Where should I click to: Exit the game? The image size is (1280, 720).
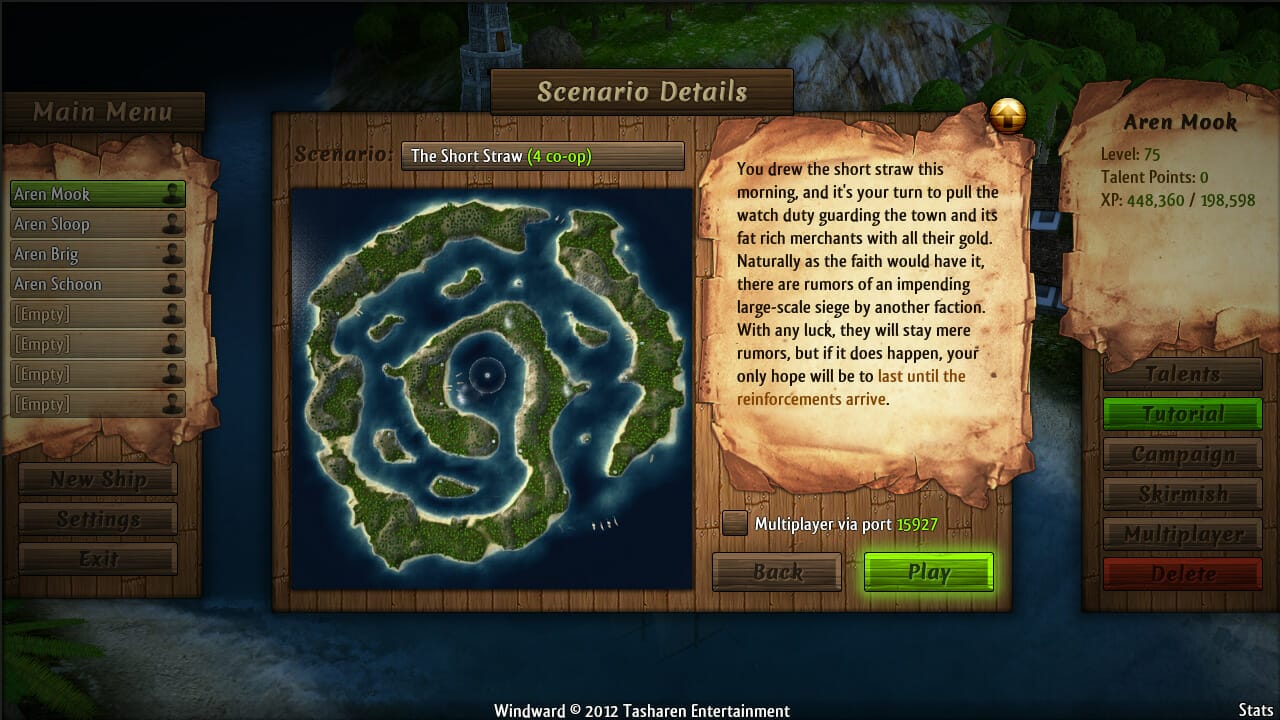[98, 559]
